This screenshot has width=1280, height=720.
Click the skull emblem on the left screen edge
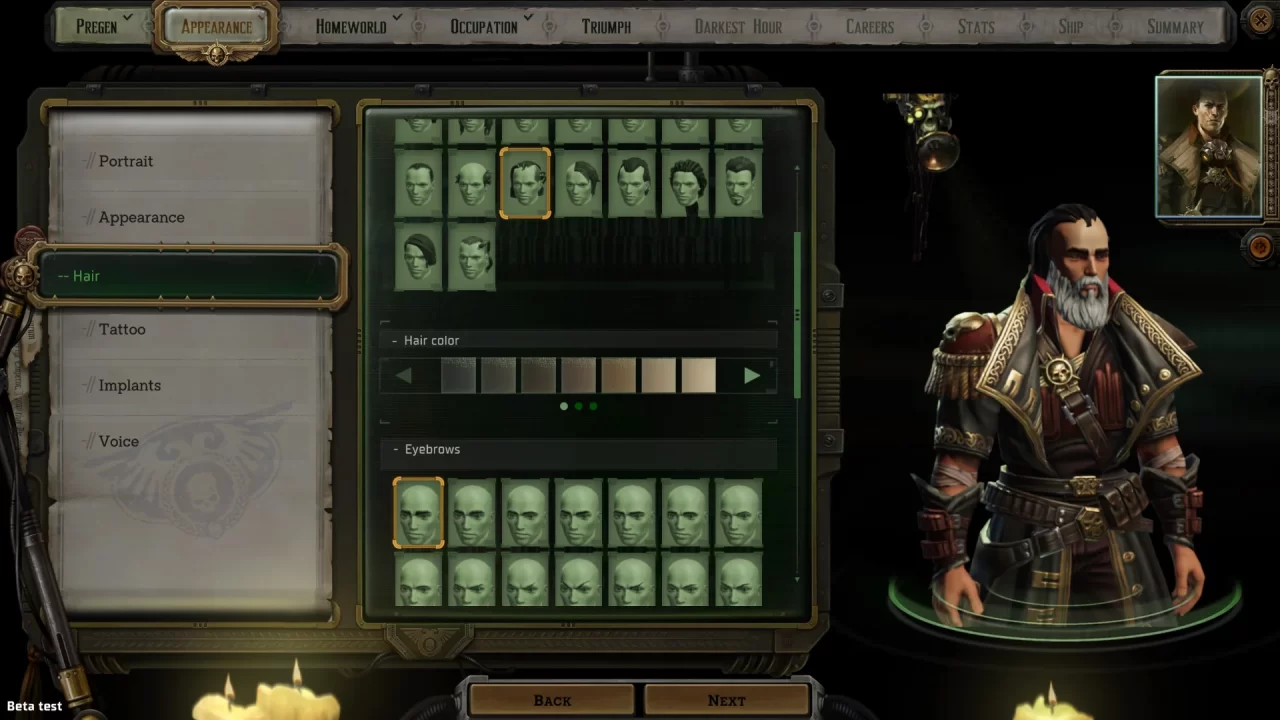point(24,276)
